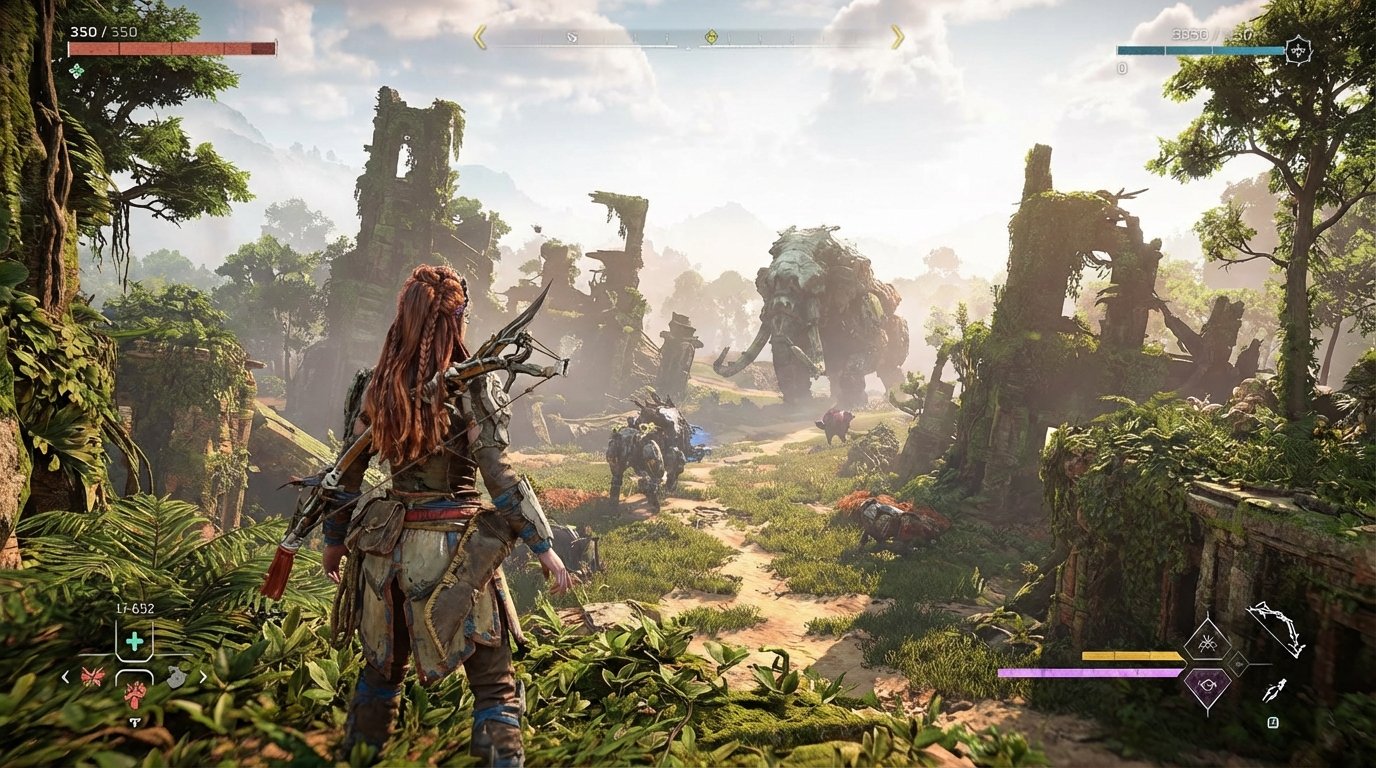This screenshot has height=768, width=1376.
Task: Select the equipped bow icon
Action: point(1279,627)
